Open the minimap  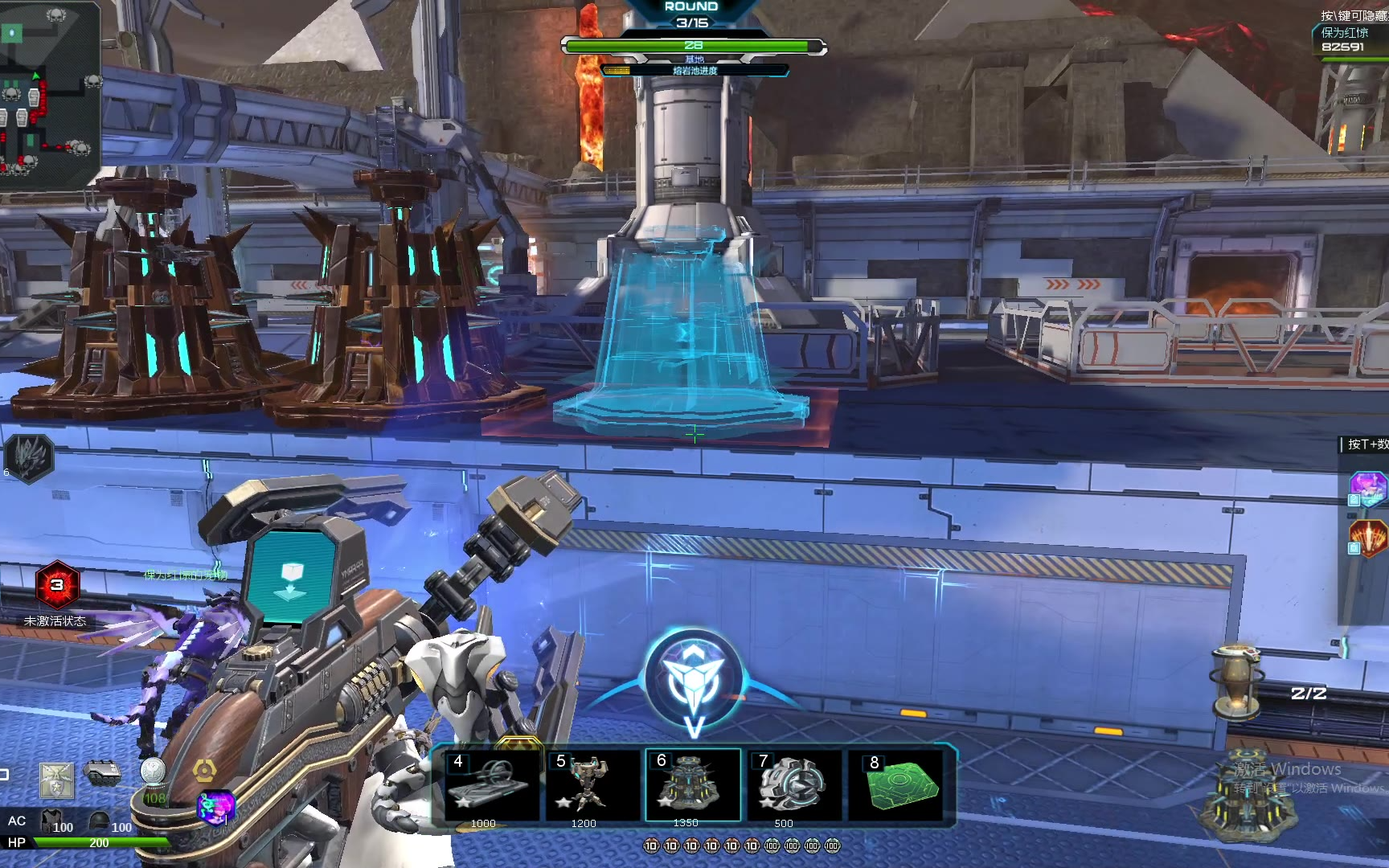coord(48,92)
